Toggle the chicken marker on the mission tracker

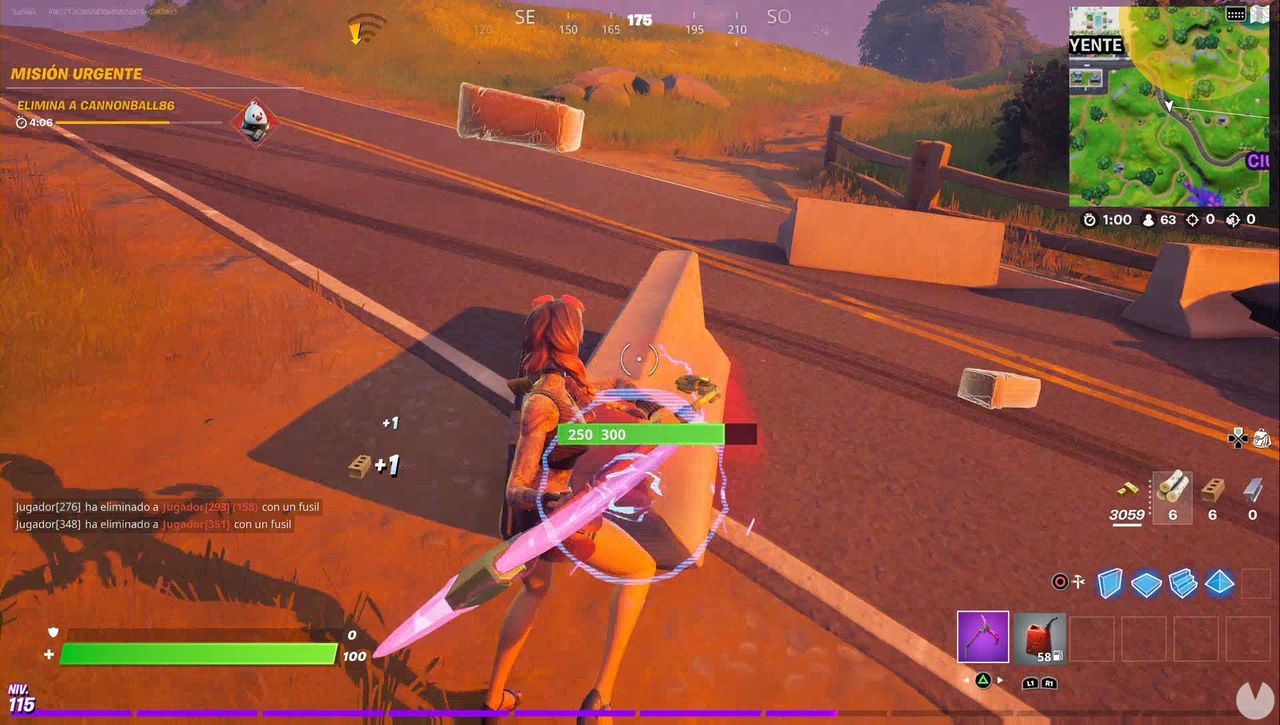(x=253, y=120)
